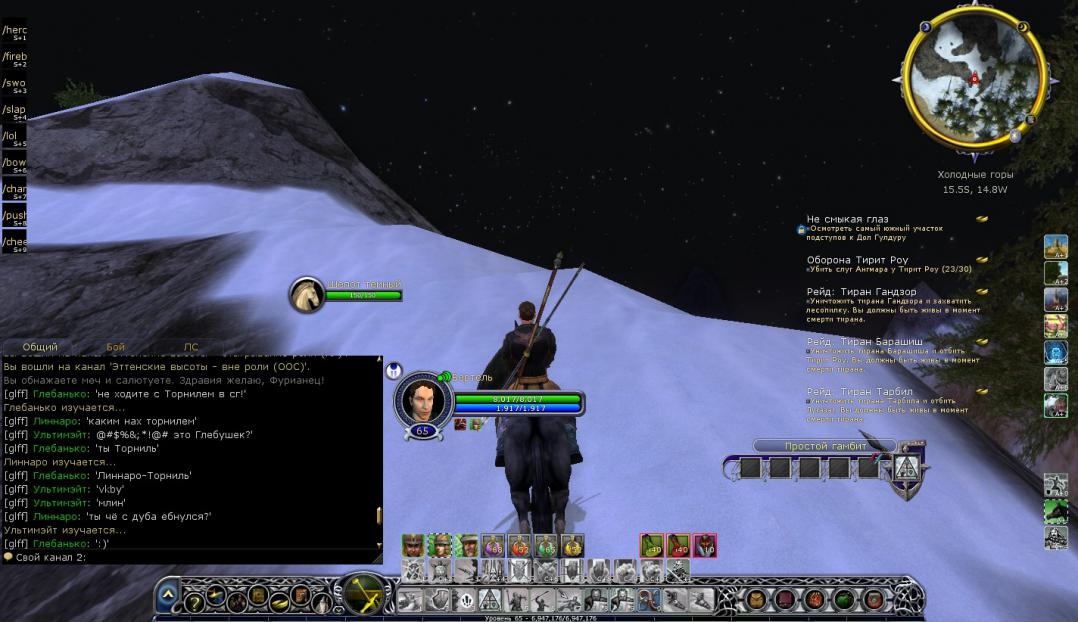Switch to the Общий chat tab

tap(40, 347)
